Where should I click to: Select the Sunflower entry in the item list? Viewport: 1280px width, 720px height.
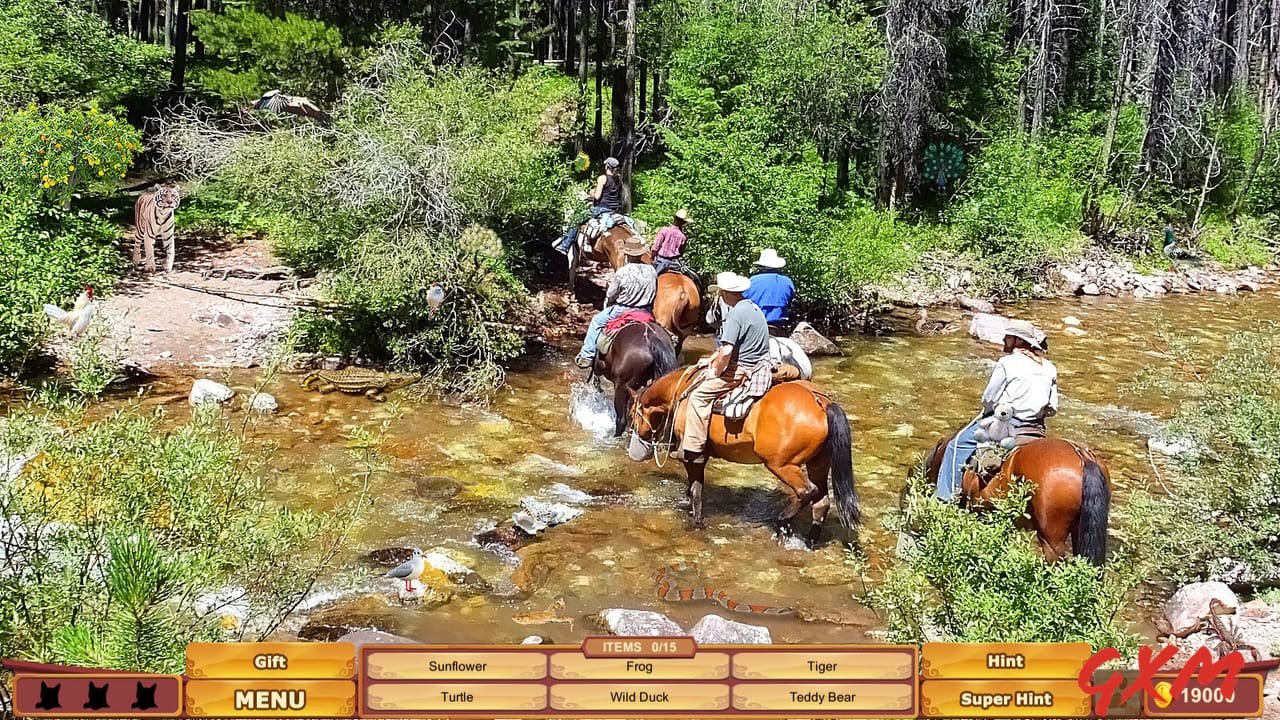pyautogui.click(x=455, y=665)
